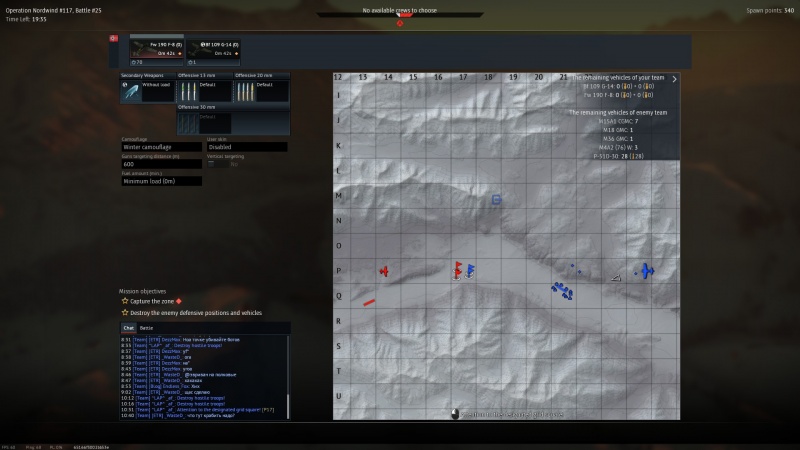Change the Offensive 20 mm ammo belt
Viewport: 800px width, 450px height.
pyautogui.click(x=261, y=91)
